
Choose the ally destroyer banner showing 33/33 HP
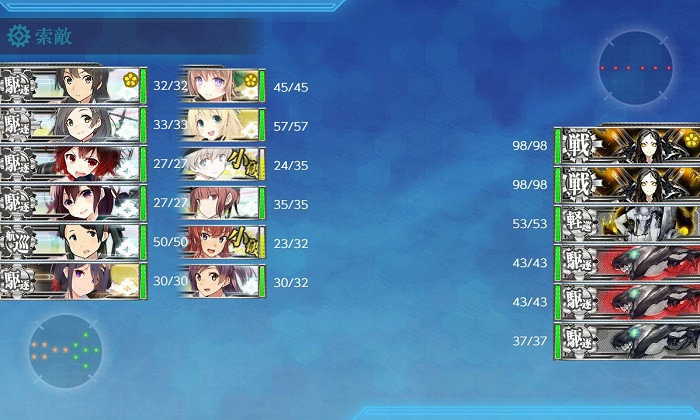pyautogui.click(x=70, y=124)
